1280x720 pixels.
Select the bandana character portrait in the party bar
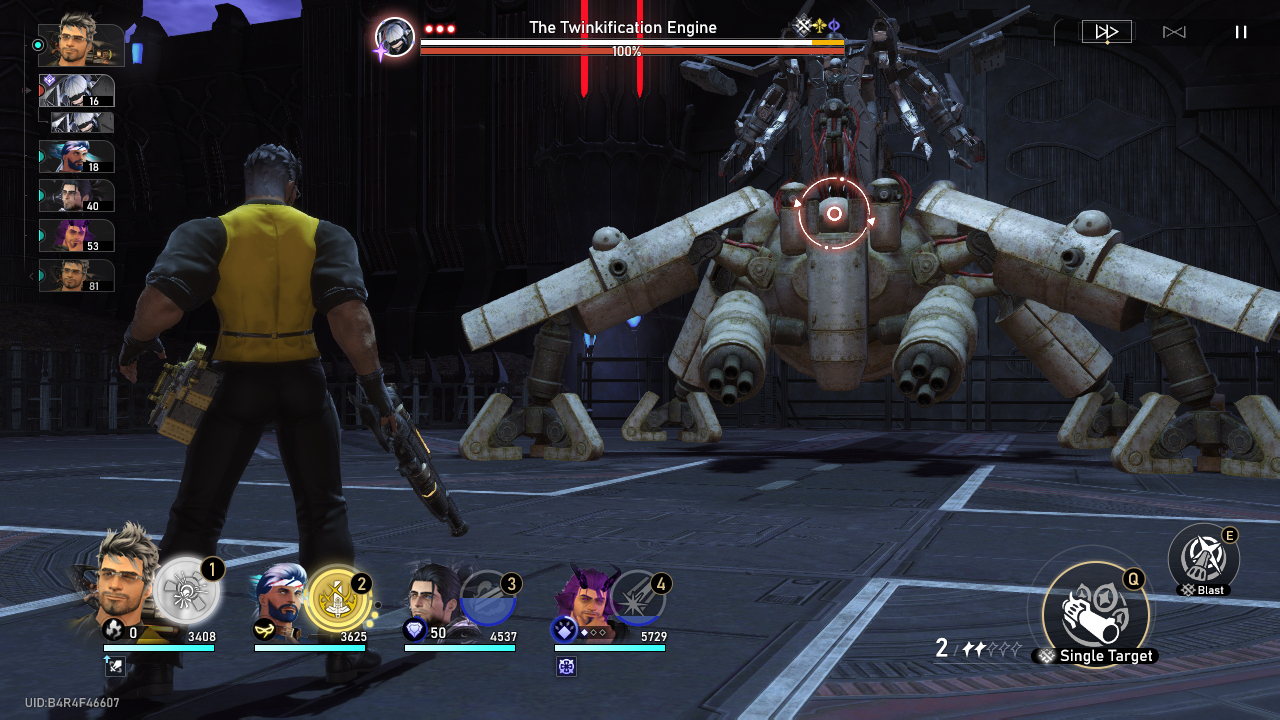(279, 598)
